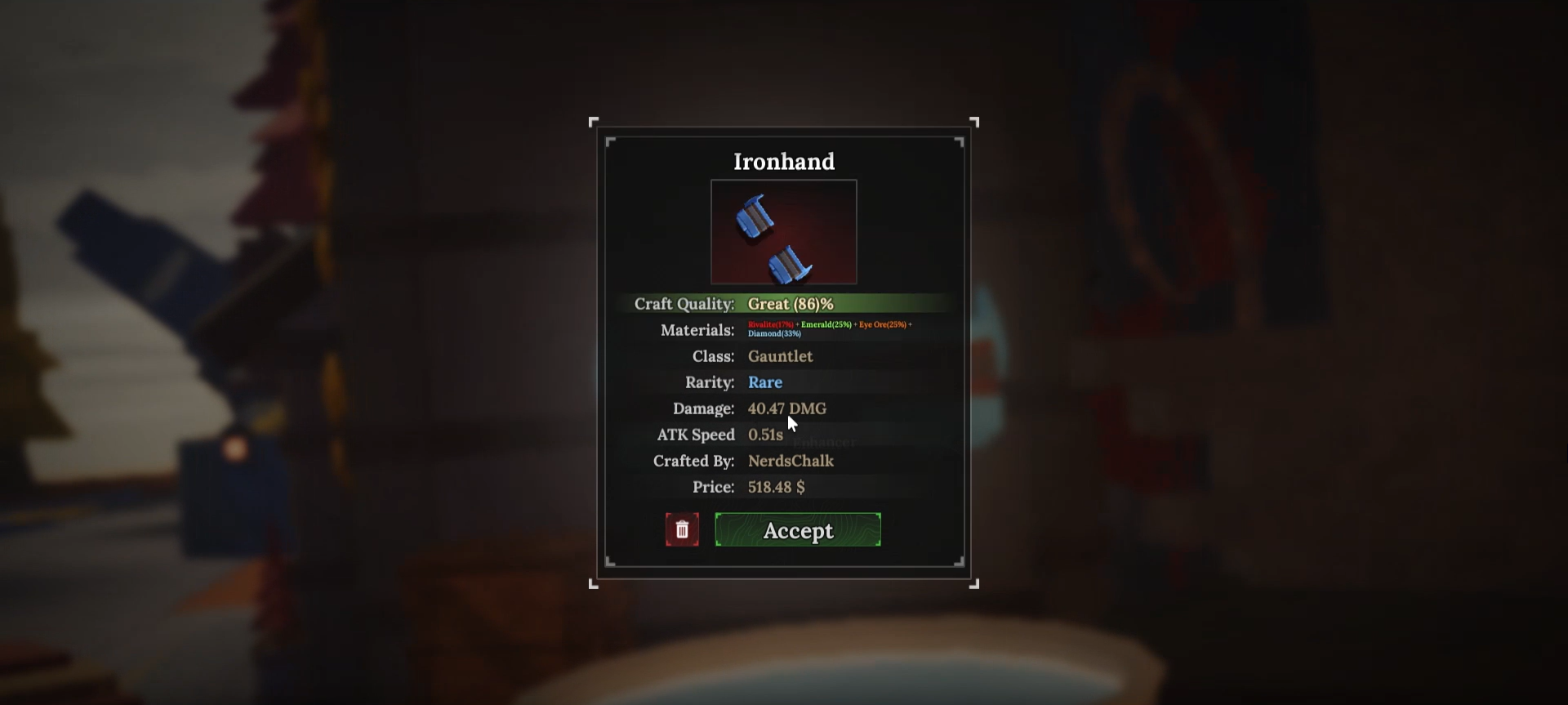Toggle the Craft Quality row
Screen dimensions: 1568x705
pyautogui.click(x=684, y=303)
